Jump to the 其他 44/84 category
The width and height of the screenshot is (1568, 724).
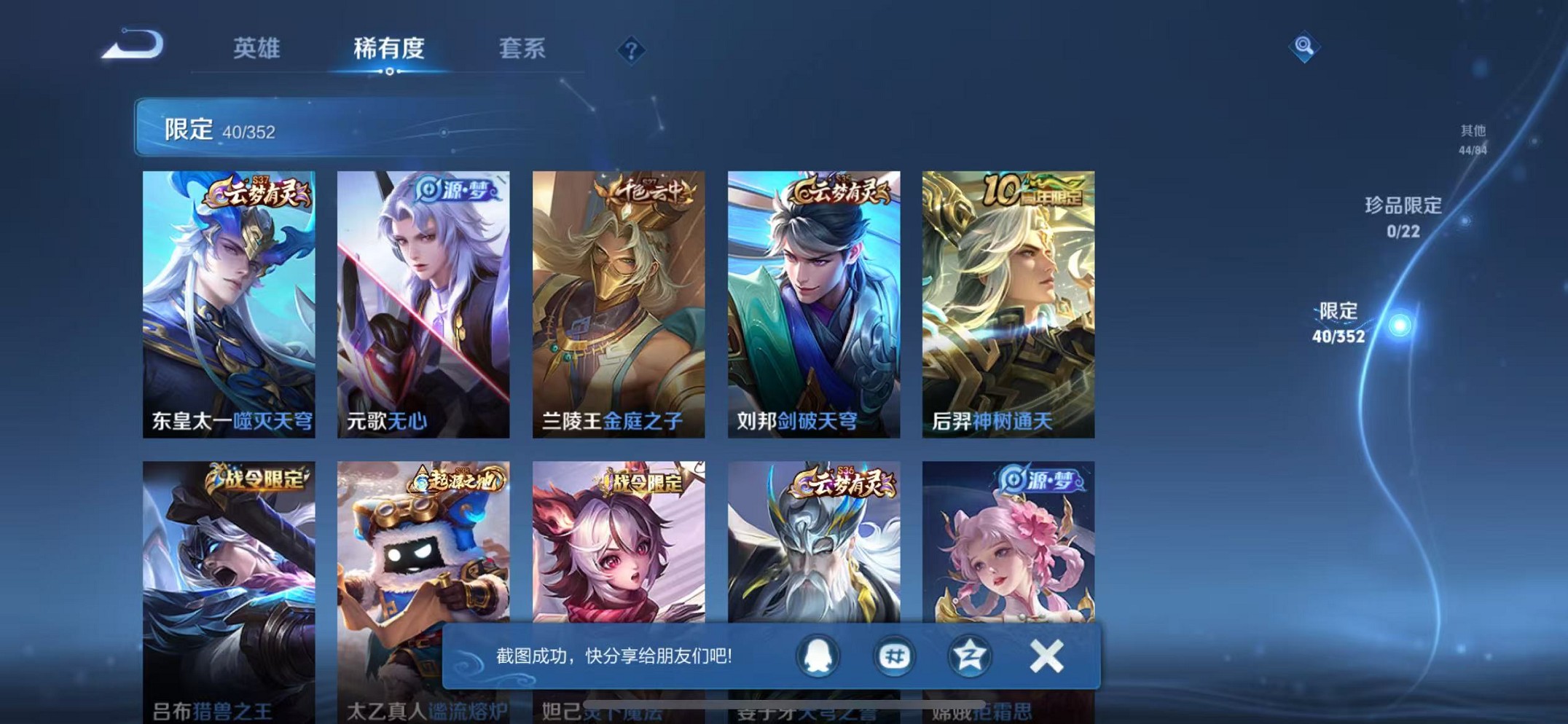pos(1472,138)
